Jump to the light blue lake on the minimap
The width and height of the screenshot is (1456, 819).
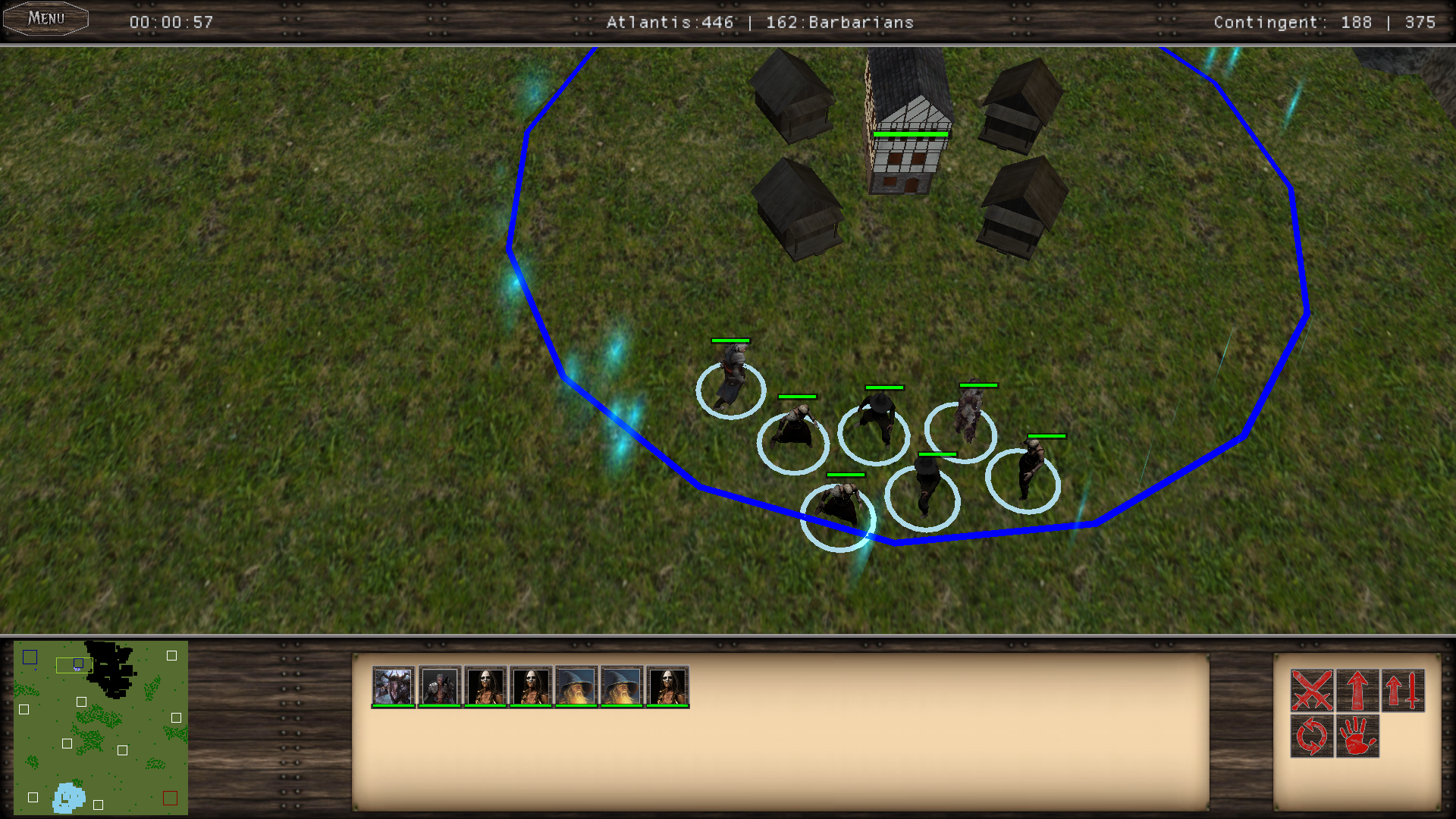pos(68,798)
